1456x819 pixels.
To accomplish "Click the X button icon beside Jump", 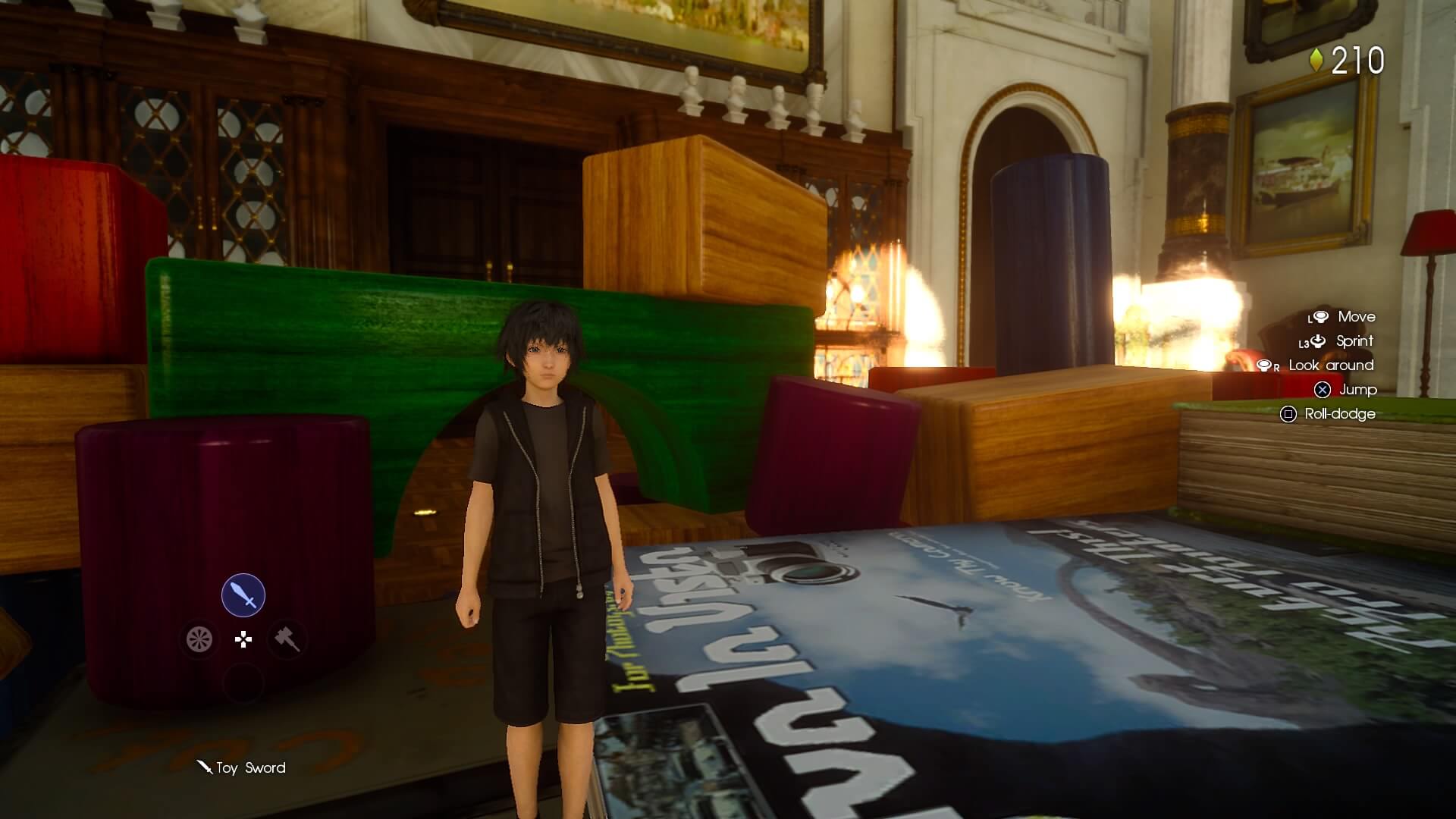I will (1323, 391).
